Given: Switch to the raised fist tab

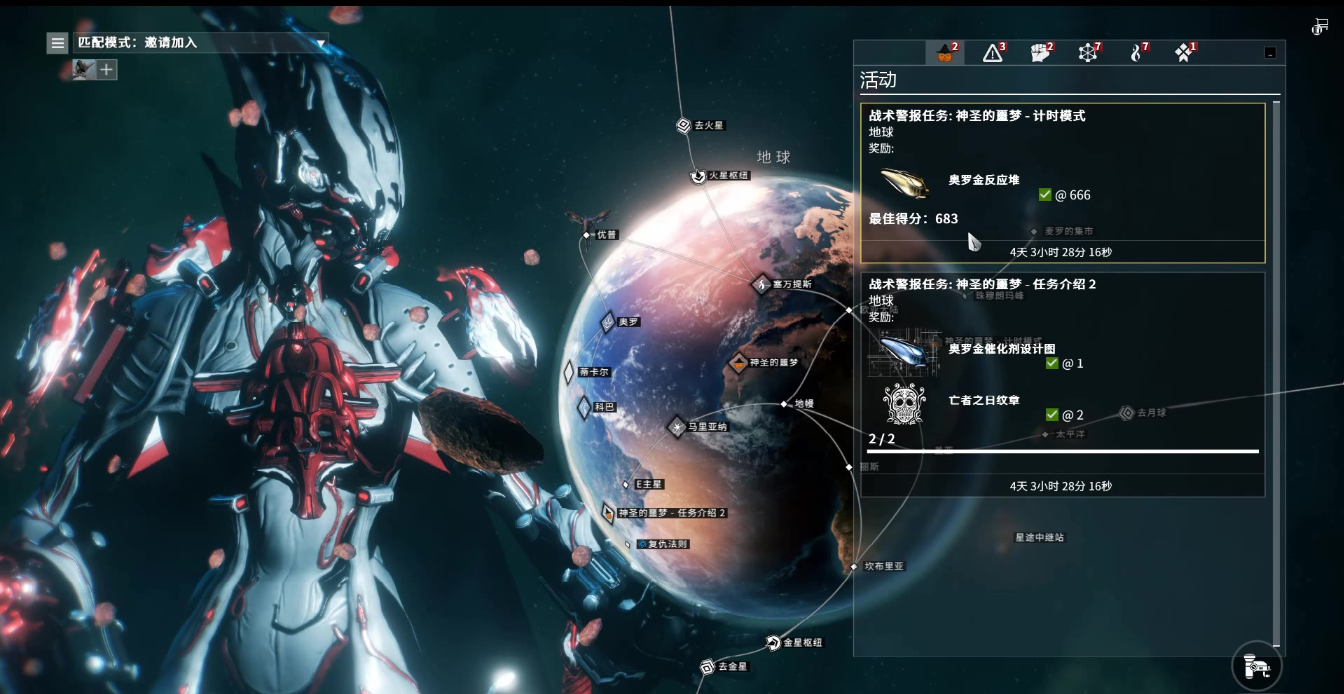Looking at the screenshot, I should tap(1041, 53).
